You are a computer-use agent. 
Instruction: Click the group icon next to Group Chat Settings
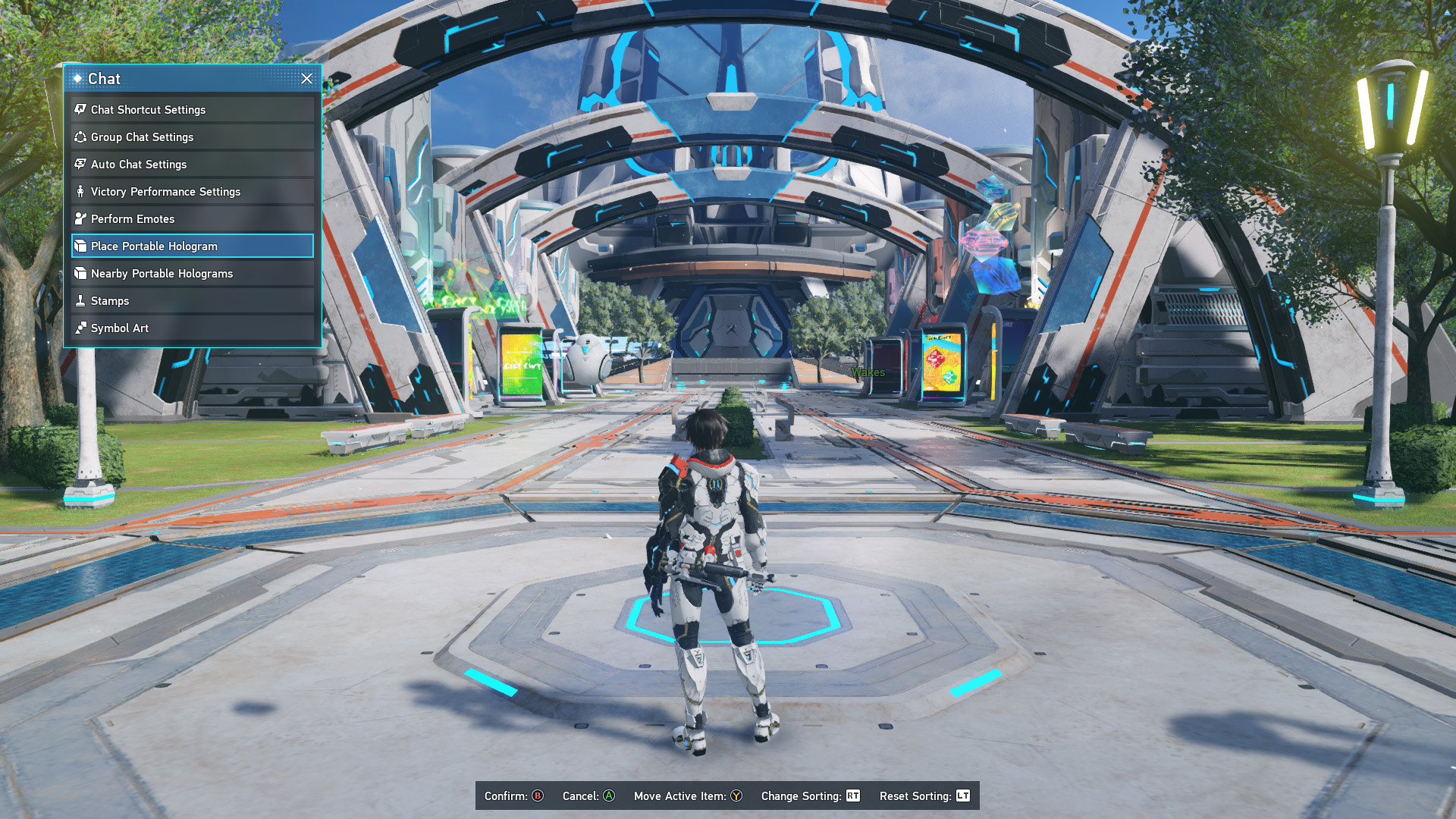81,137
